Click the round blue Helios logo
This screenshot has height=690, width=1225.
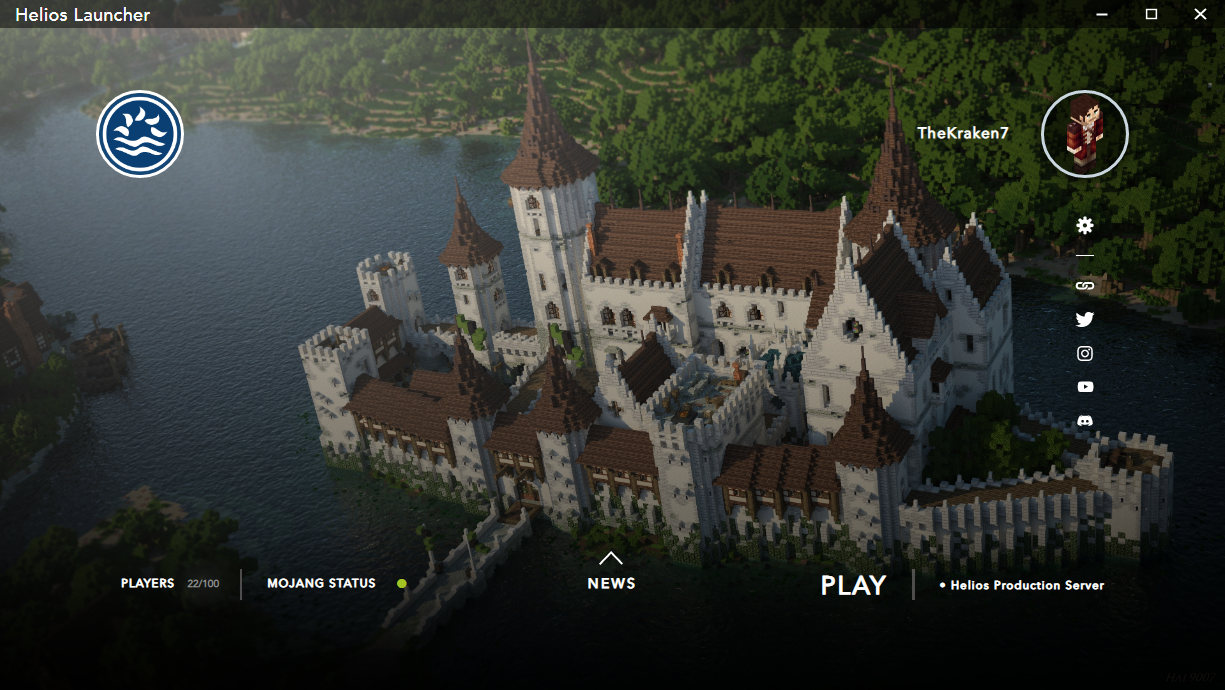[140, 134]
